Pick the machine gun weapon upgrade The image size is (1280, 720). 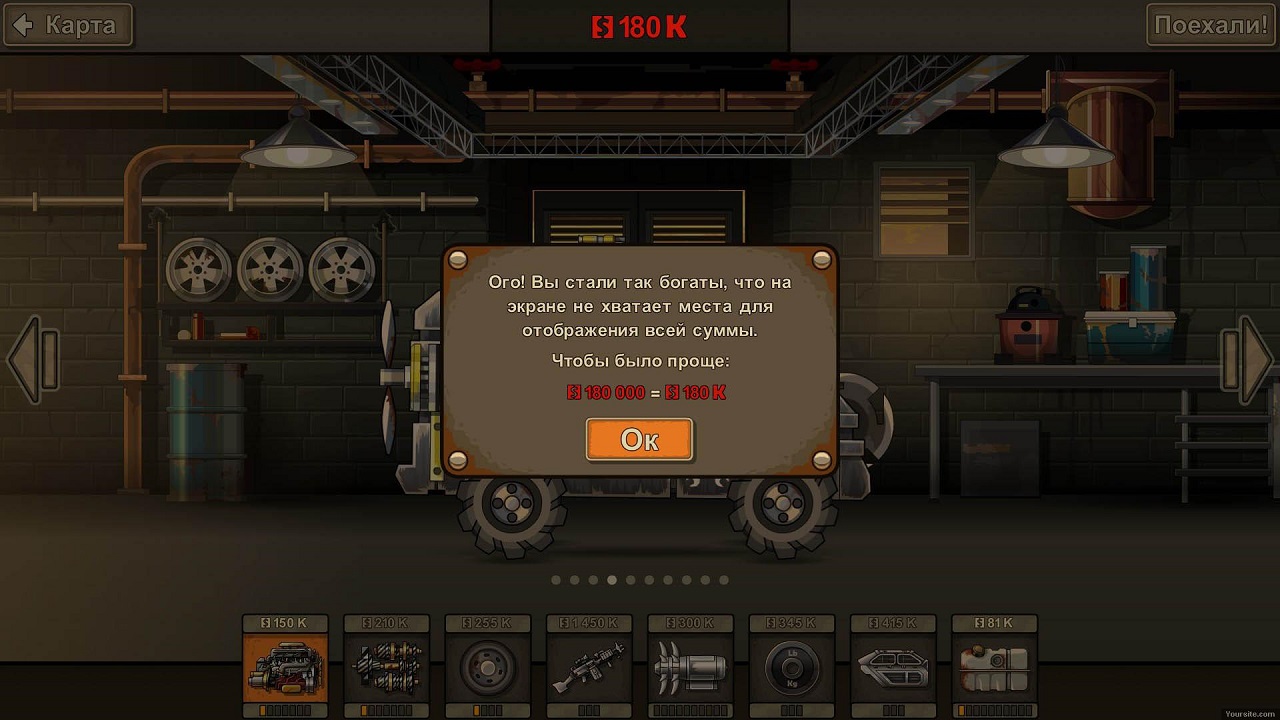click(x=589, y=666)
